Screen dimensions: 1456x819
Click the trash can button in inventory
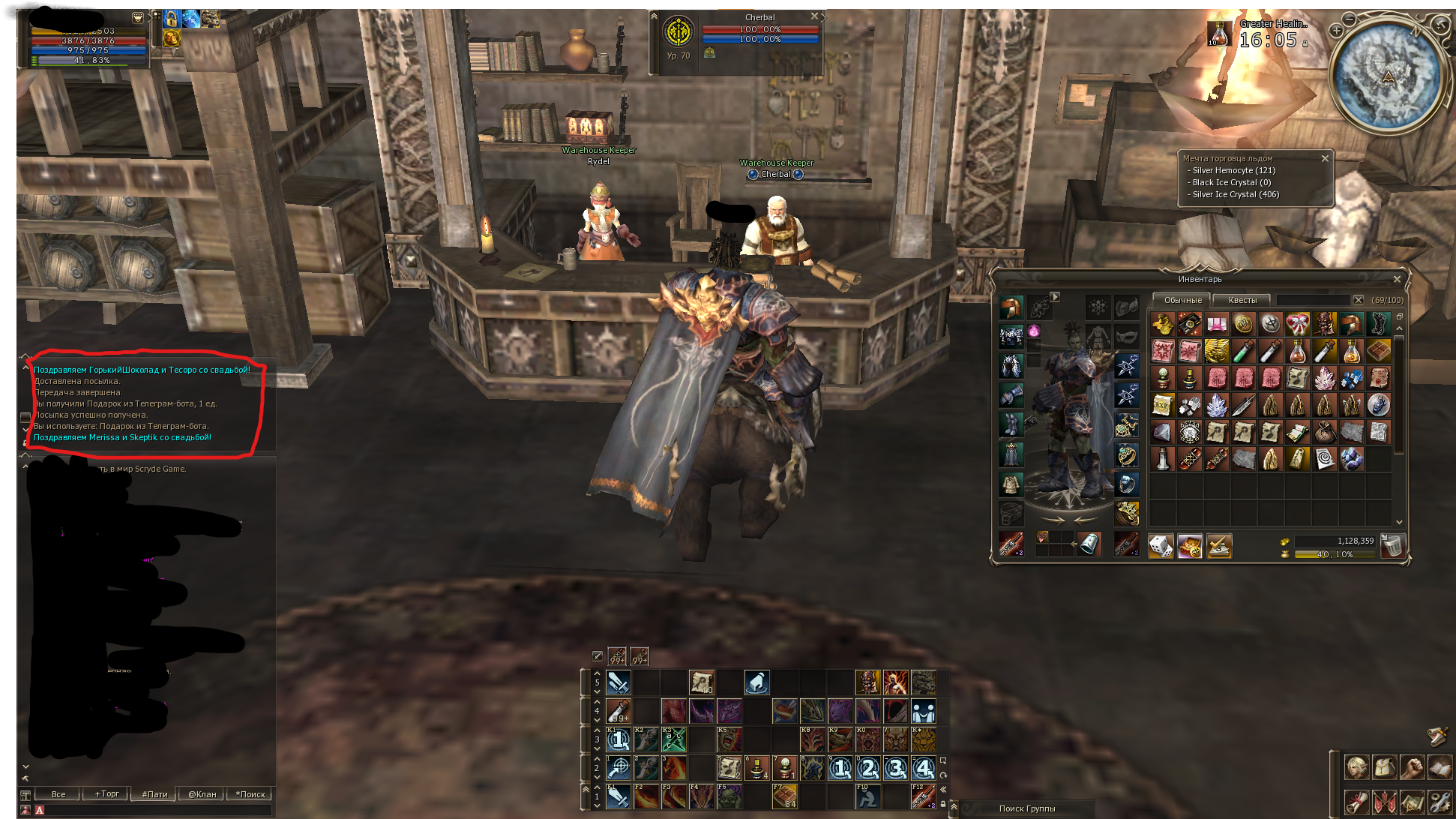pyautogui.click(x=1392, y=545)
